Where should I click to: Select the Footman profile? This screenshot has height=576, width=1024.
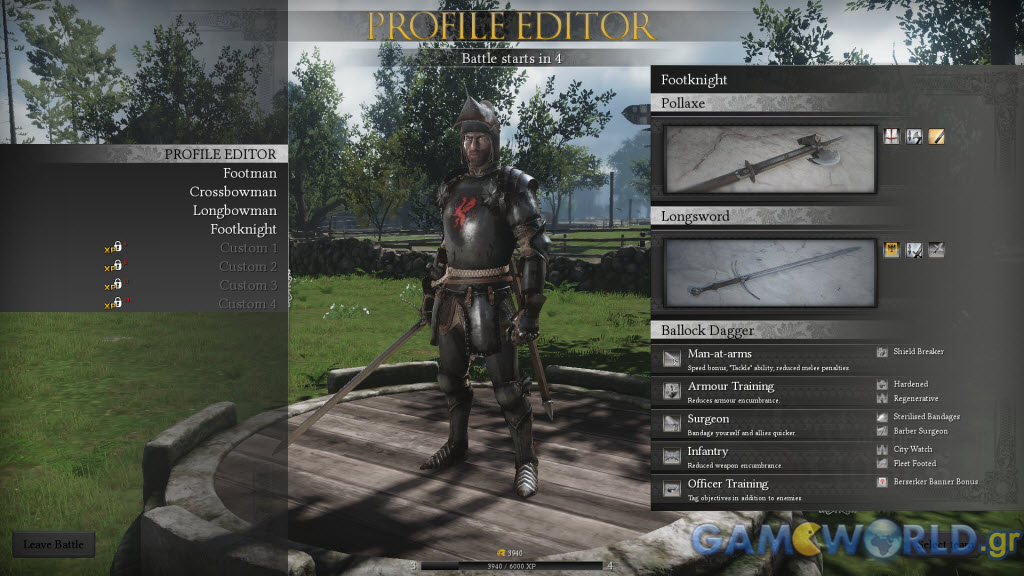click(249, 173)
